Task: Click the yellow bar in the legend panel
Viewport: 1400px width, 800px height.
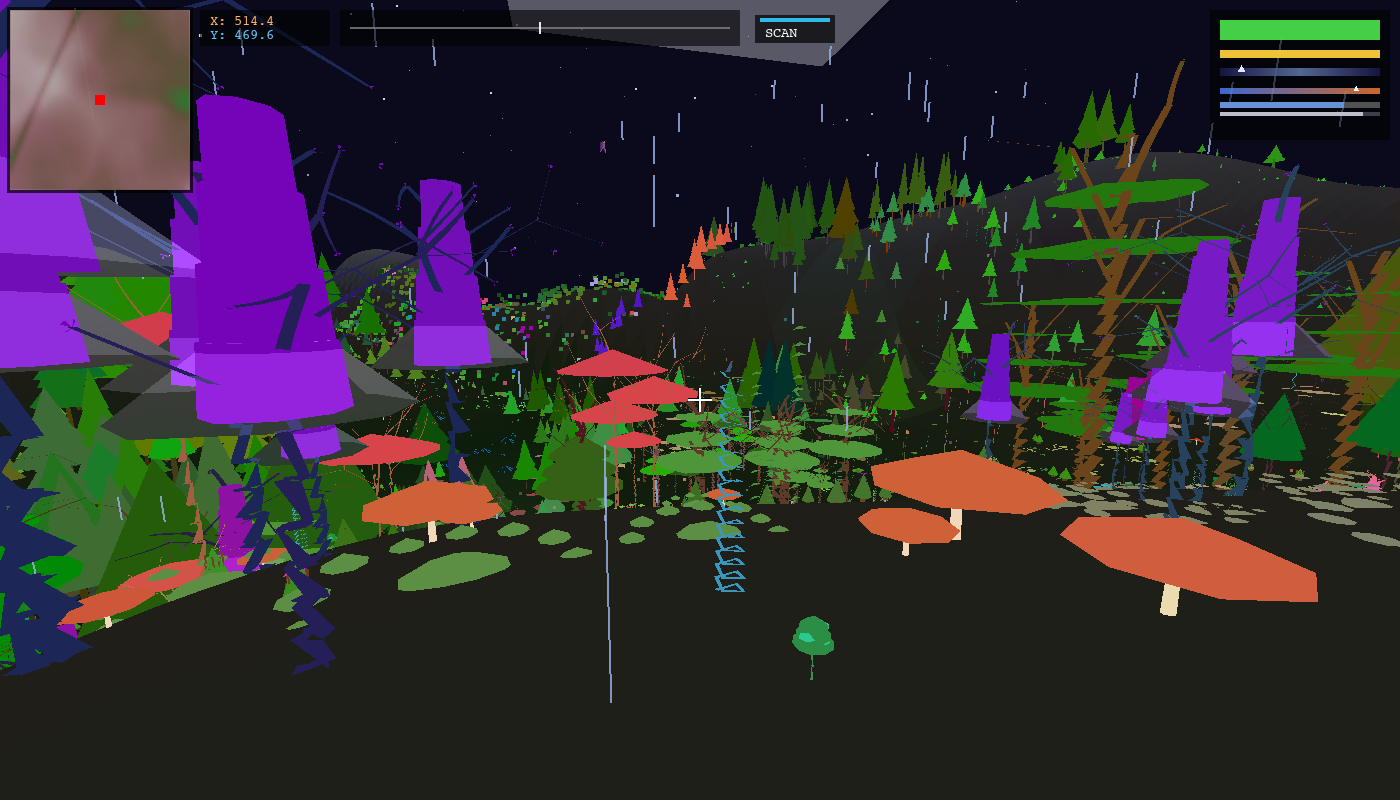Action: [x=1300, y=54]
